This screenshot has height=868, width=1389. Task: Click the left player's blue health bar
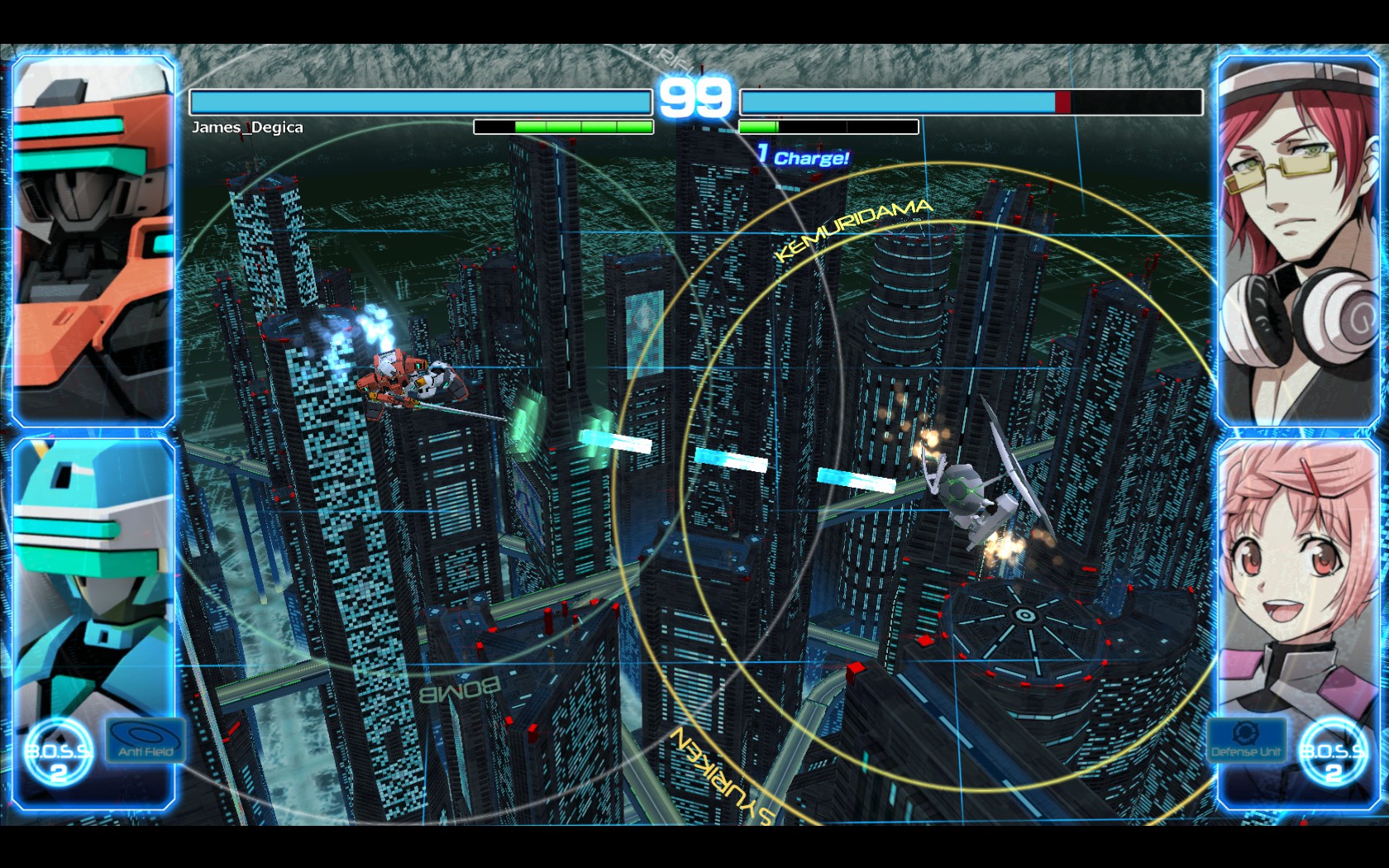coord(420,99)
